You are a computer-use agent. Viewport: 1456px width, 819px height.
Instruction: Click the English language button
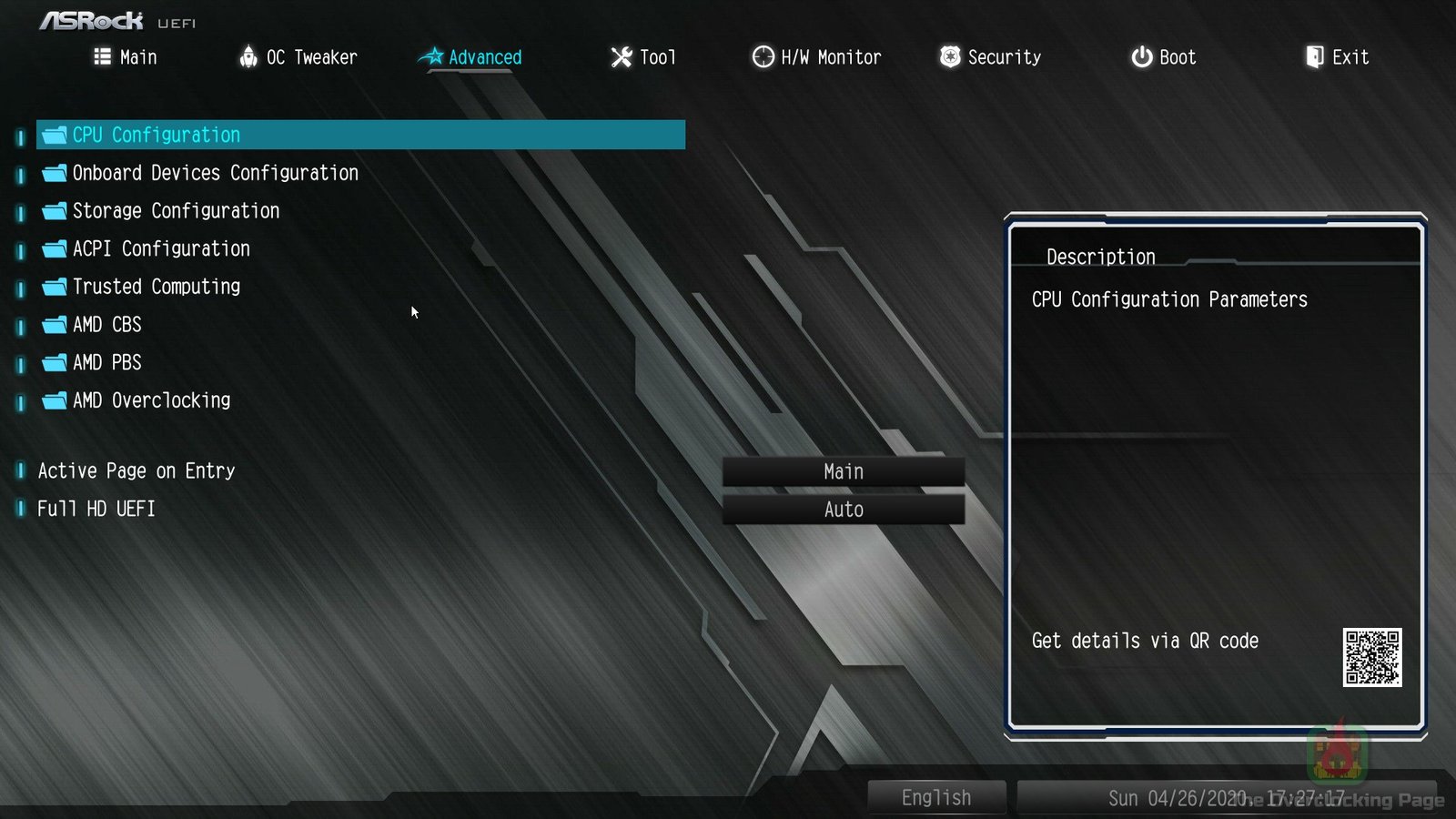(x=936, y=798)
